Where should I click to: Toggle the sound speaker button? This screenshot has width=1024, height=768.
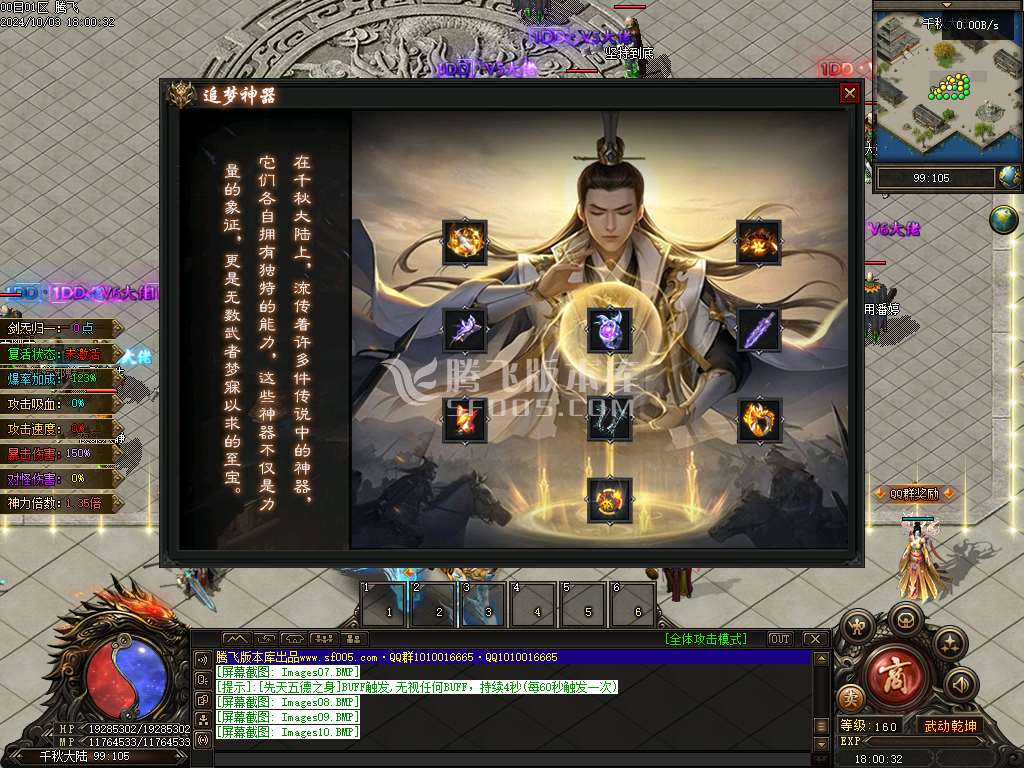pyautogui.click(x=961, y=684)
